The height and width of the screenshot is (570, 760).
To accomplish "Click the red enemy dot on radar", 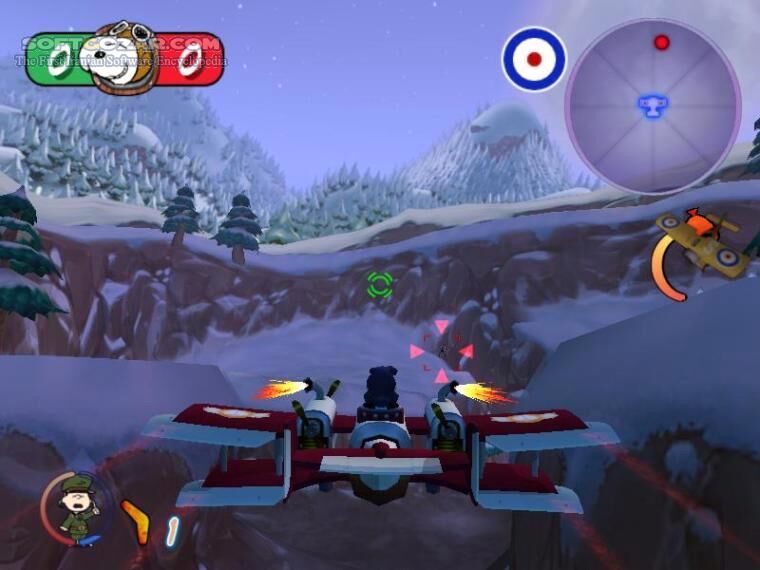I will [x=661, y=42].
